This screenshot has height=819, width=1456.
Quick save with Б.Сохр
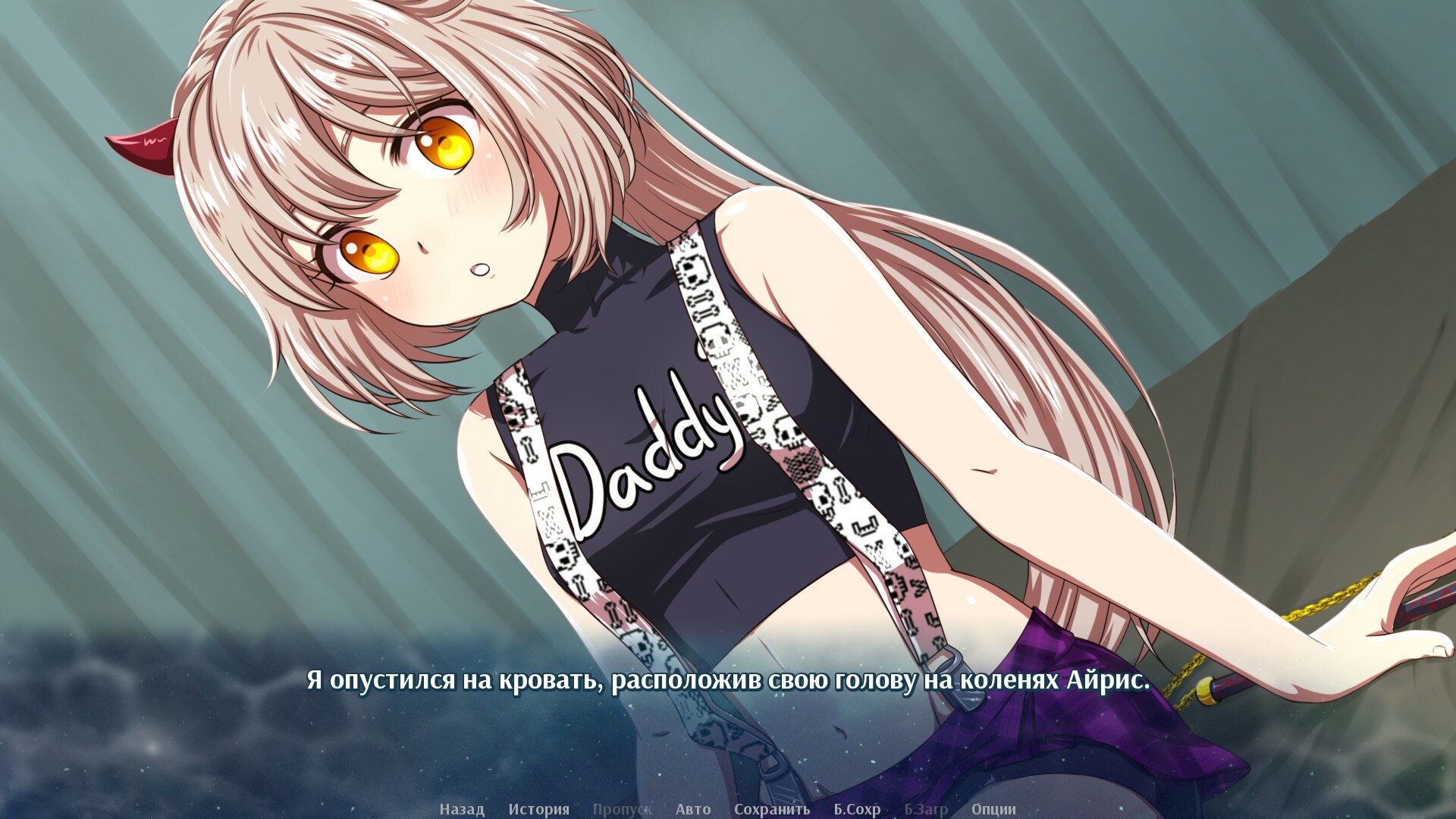857,809
